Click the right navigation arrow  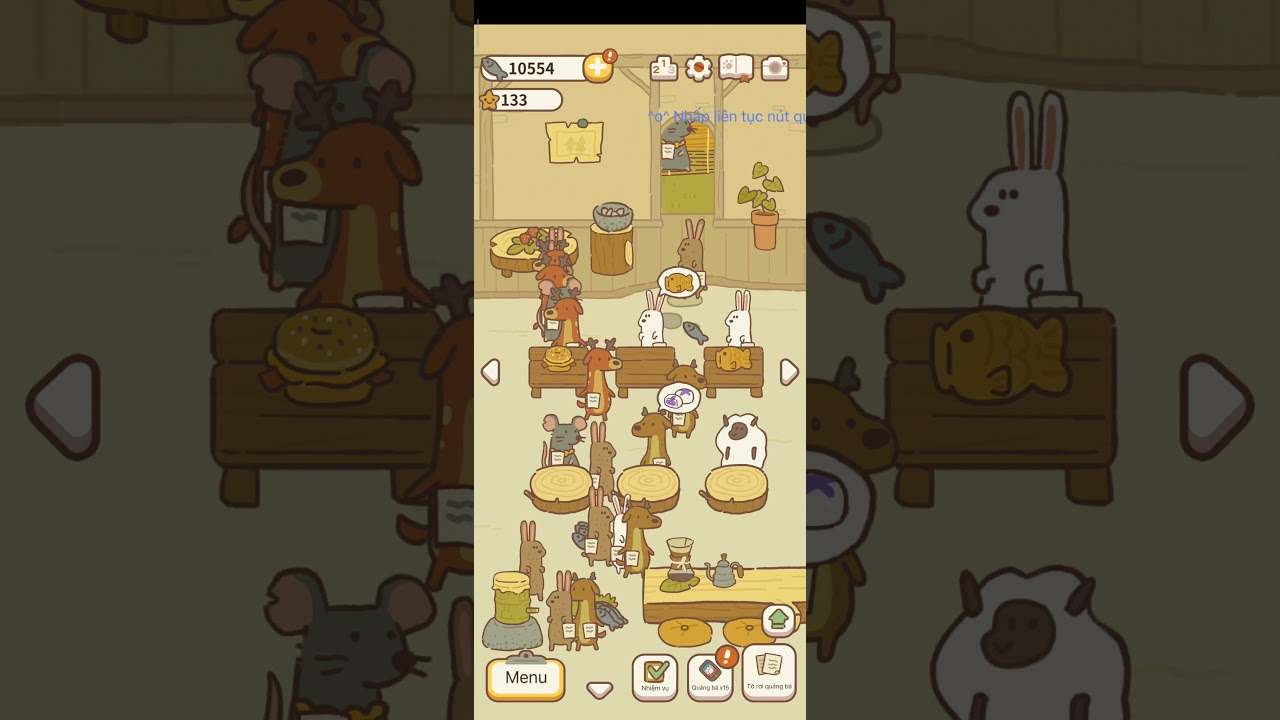pos(791,371)
